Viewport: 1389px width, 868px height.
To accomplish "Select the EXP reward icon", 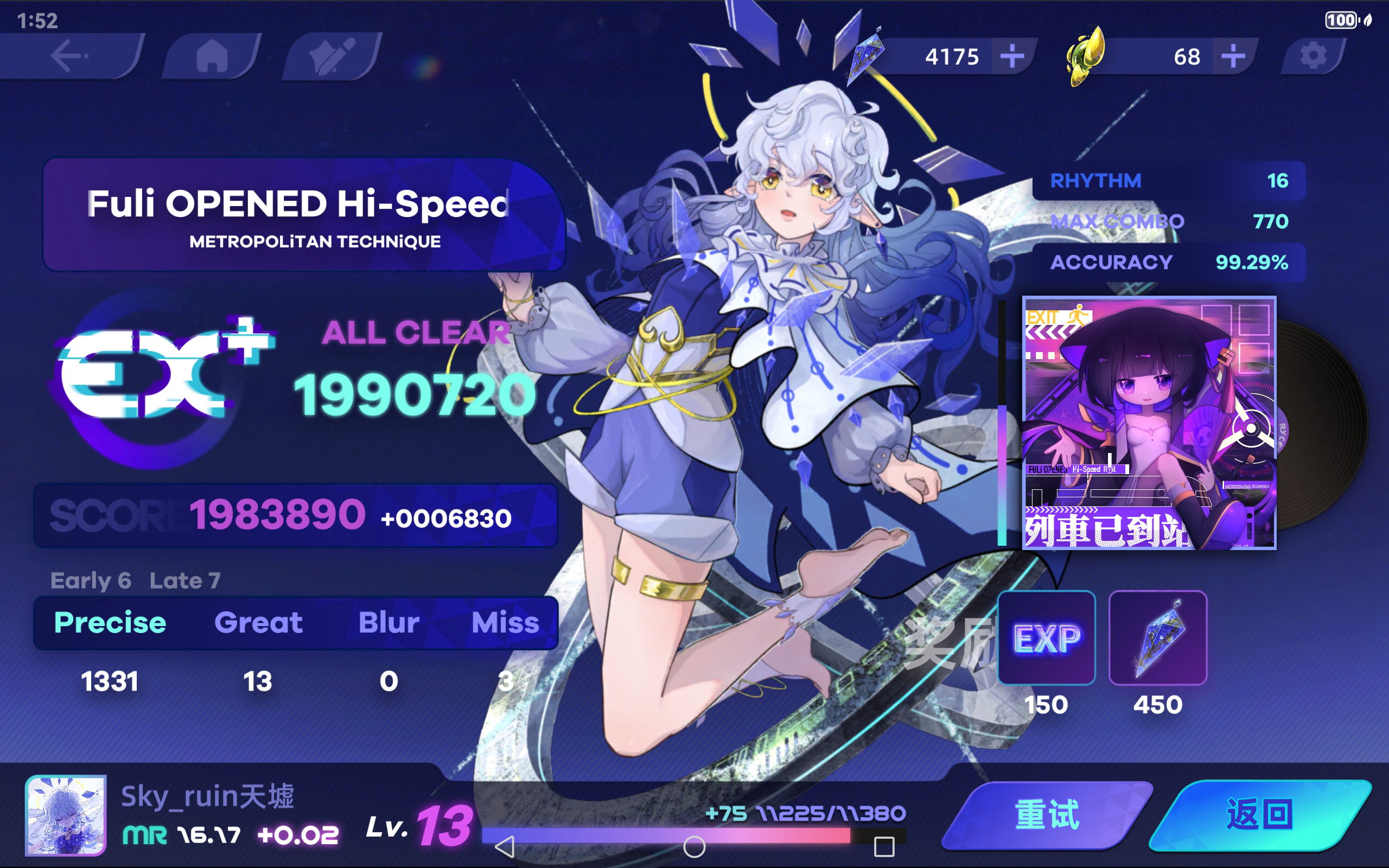I will click(1047, 639).
